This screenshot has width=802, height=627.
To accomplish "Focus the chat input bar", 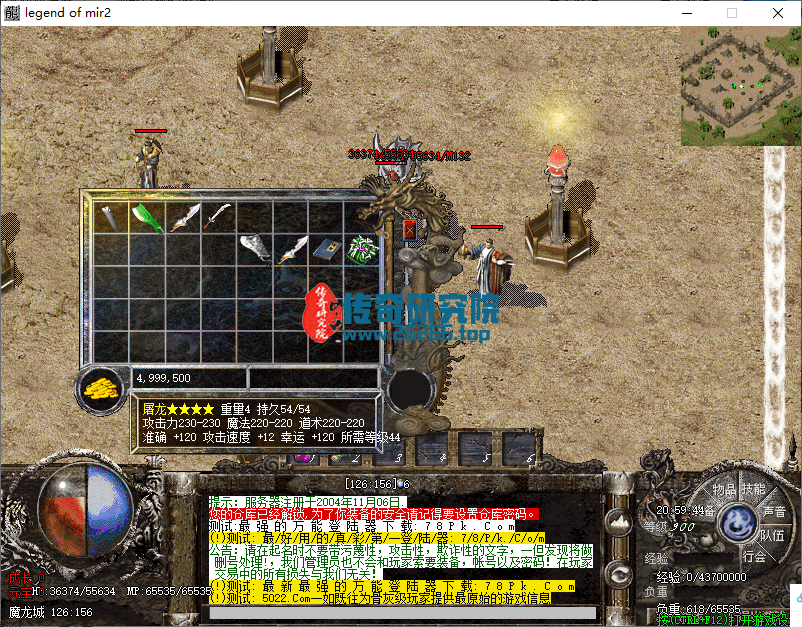I will (402, 613).
